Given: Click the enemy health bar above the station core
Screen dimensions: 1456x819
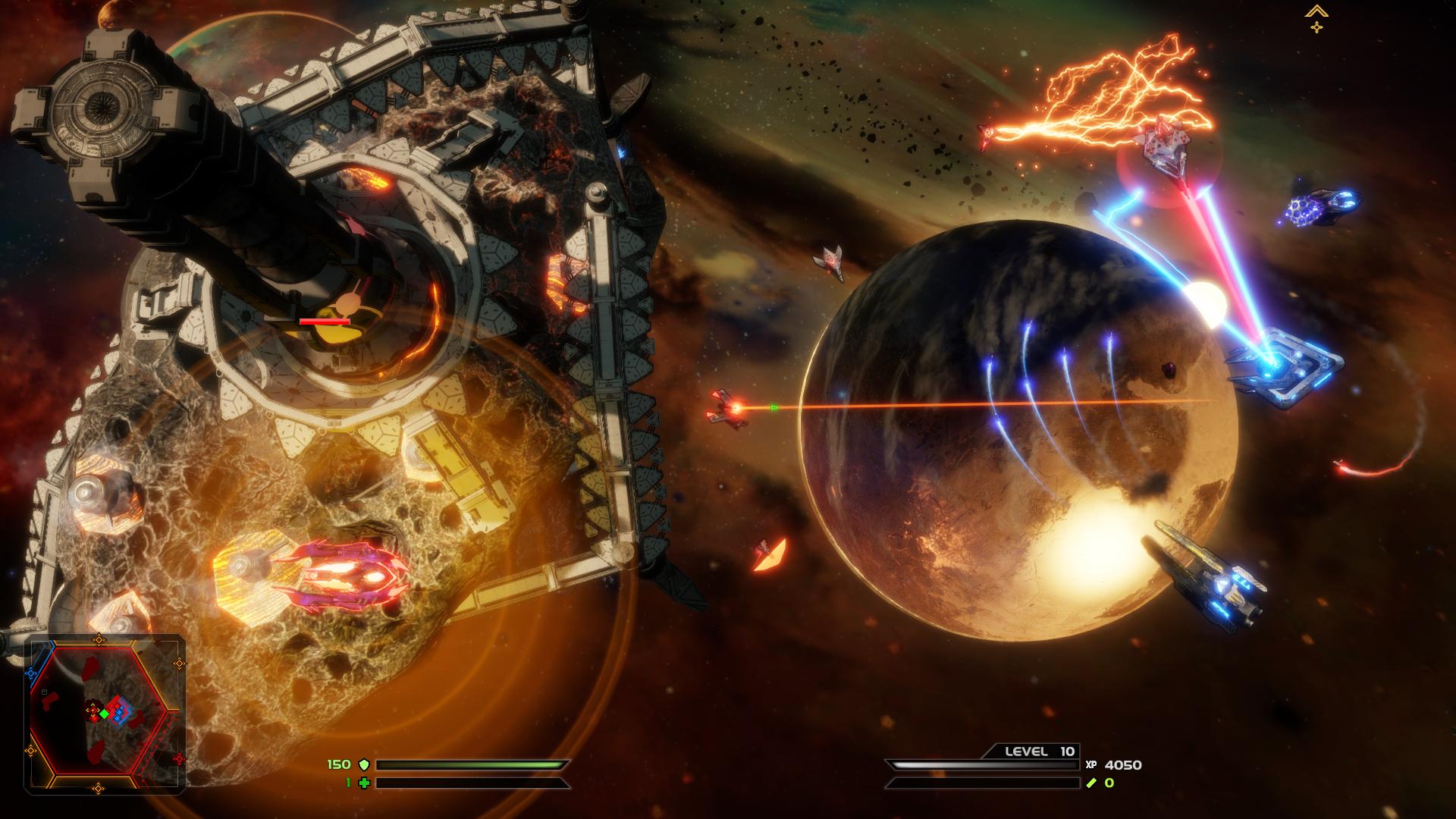Looking at the screenshot, I should tap(326, 322).
